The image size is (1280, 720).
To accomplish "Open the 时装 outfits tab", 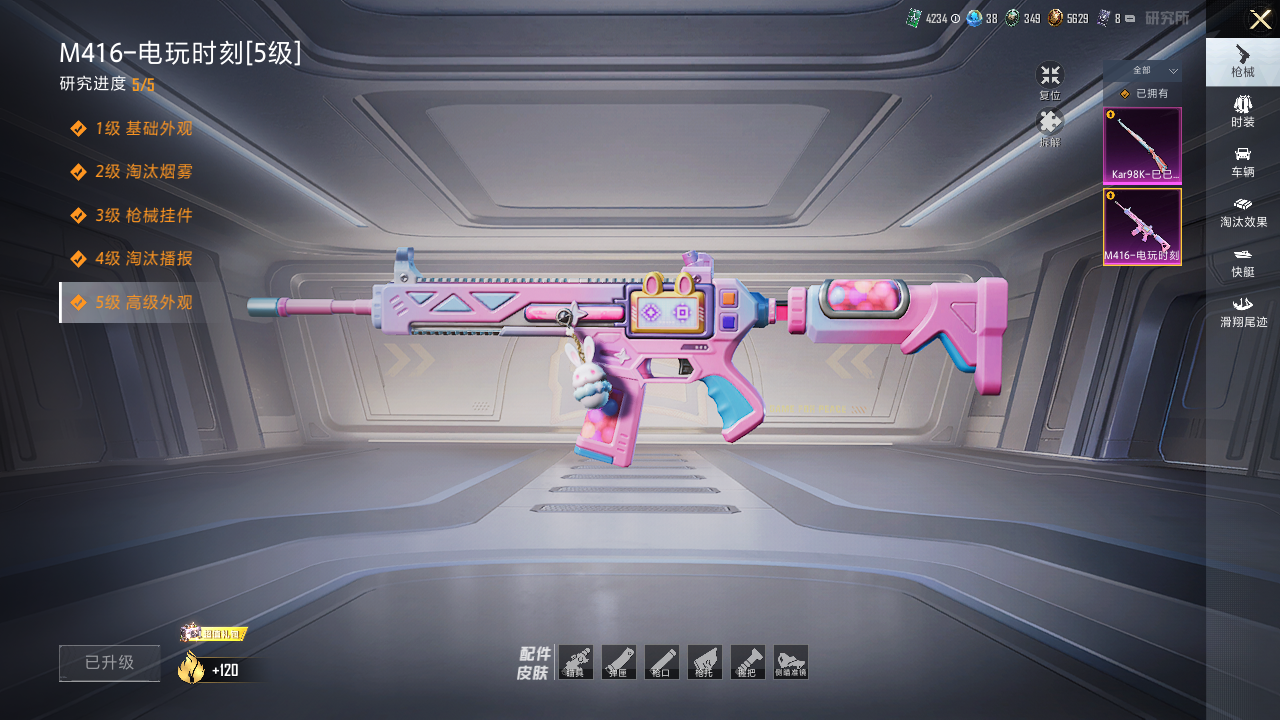I will [x=1242, y=110].
